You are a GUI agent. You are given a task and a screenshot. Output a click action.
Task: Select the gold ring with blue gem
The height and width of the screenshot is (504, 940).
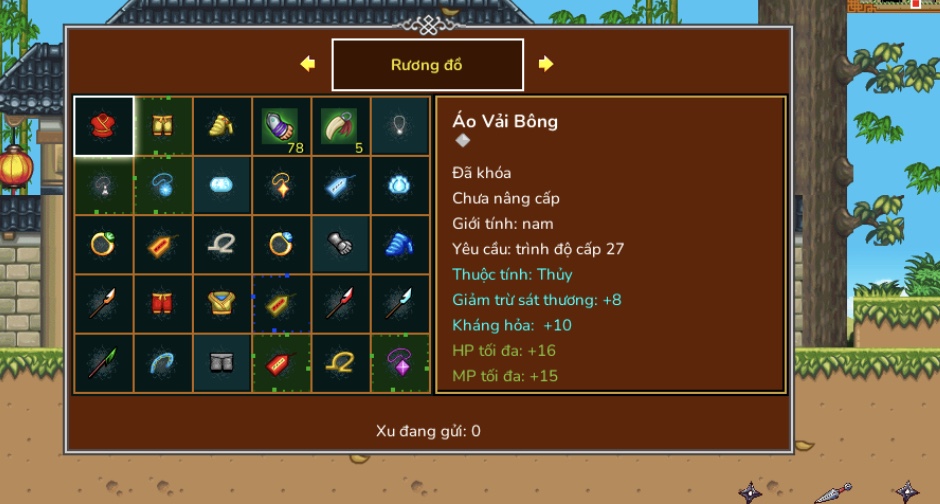coord(281,244)
